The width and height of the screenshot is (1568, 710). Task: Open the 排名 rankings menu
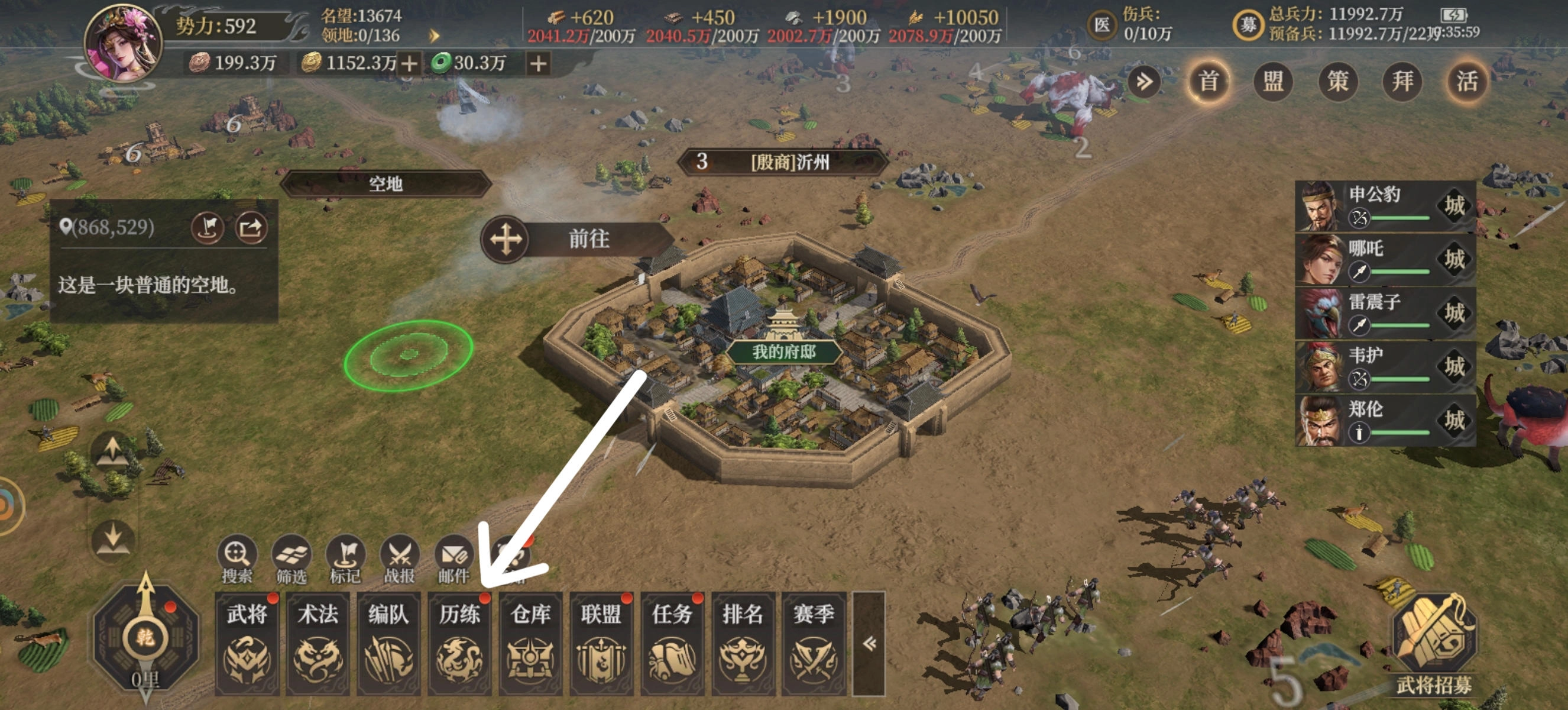click(743, 643)
